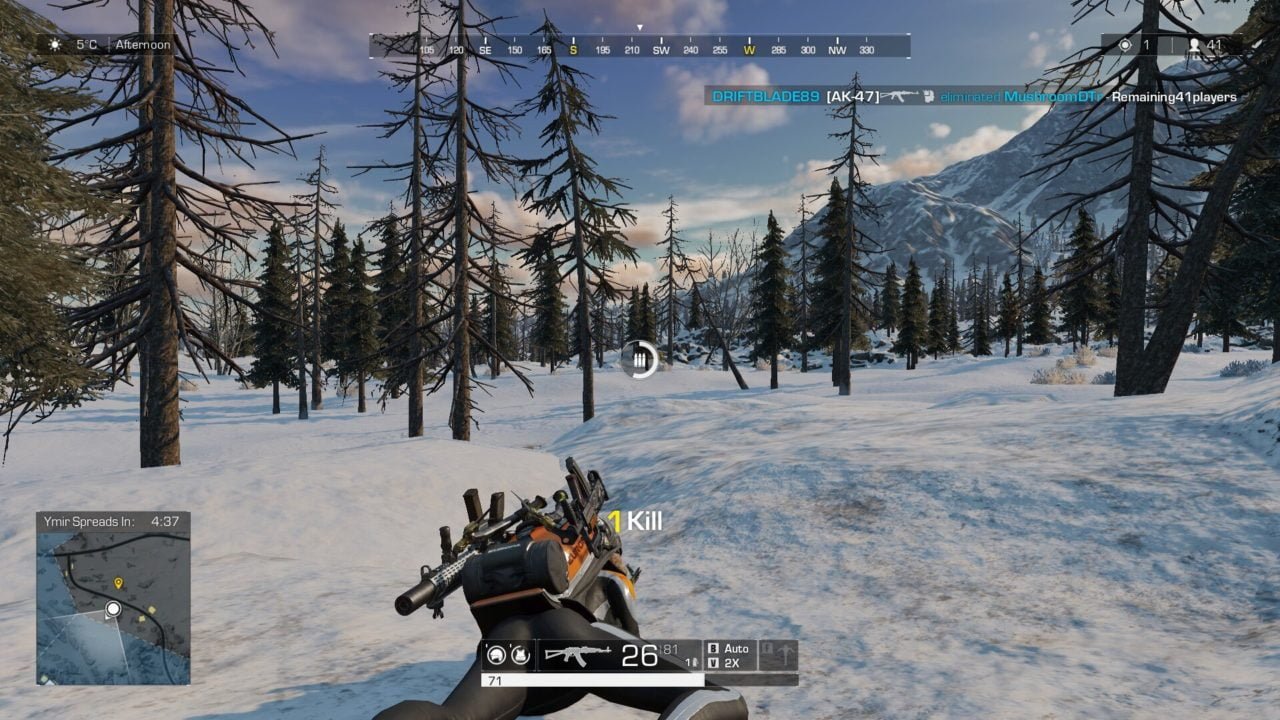Select the helmet armor icon
This screenshot has width=1280, height=720.
pyautogui.click(x=495, y=655)
